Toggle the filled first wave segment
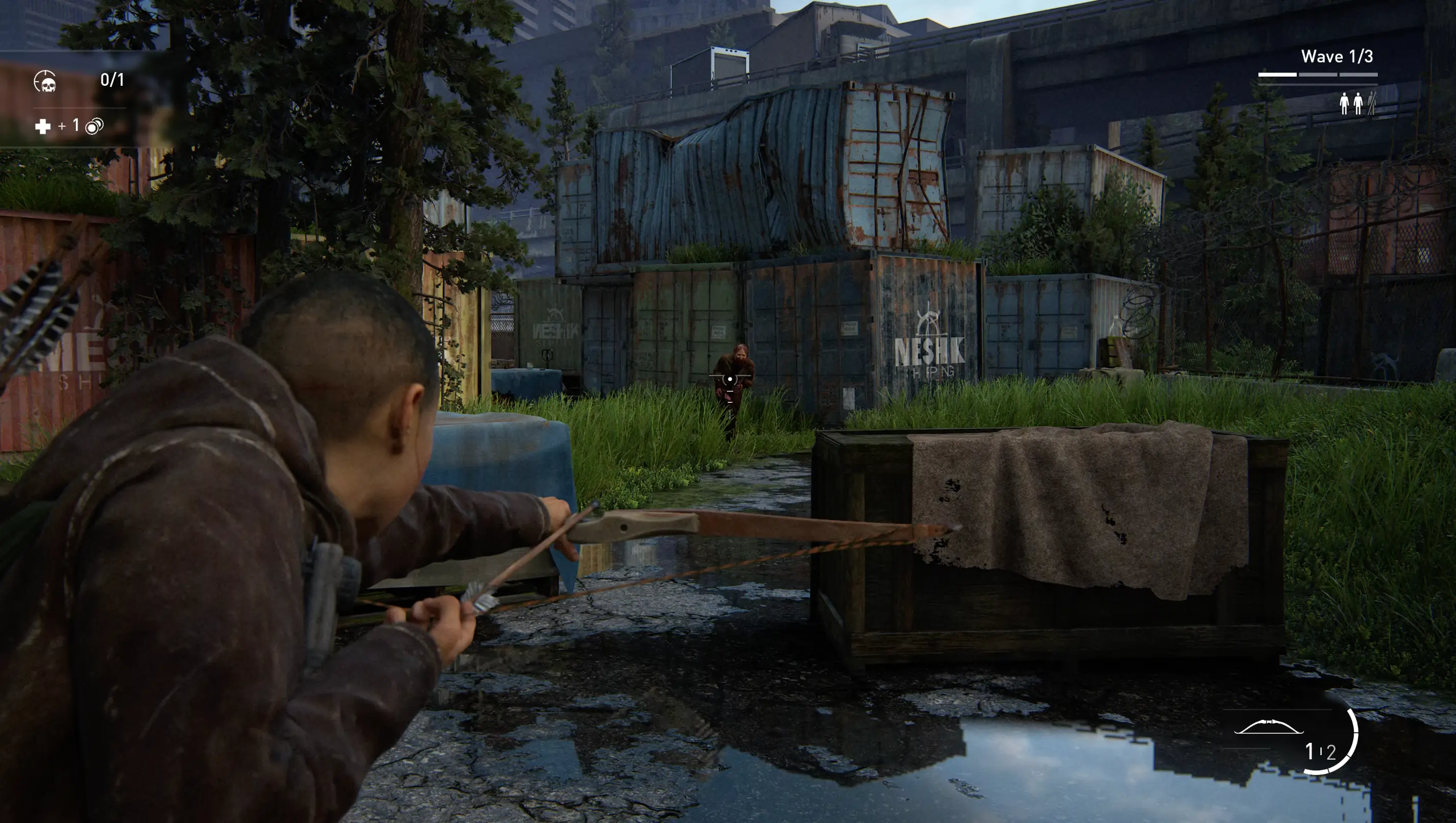Viewport: 1456px width, 823px height. 1278,74
